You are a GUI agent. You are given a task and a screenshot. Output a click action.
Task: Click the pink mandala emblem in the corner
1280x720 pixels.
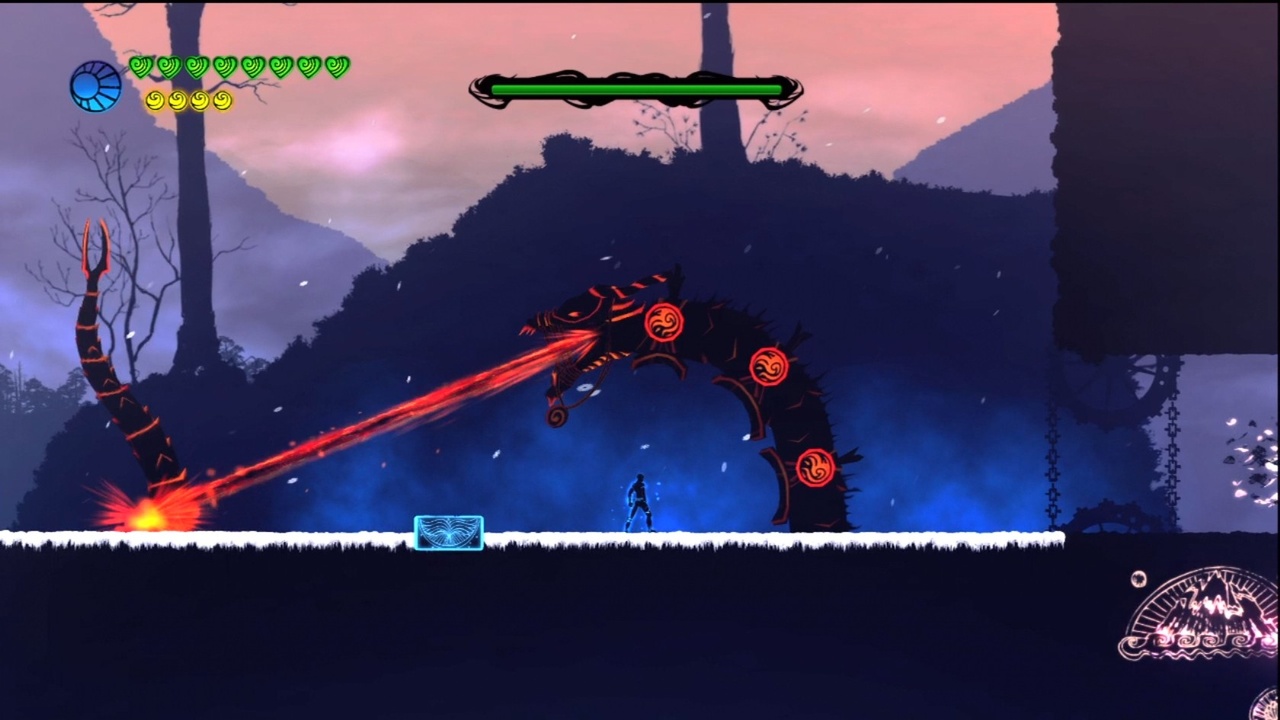click(x=1205, y=617)
